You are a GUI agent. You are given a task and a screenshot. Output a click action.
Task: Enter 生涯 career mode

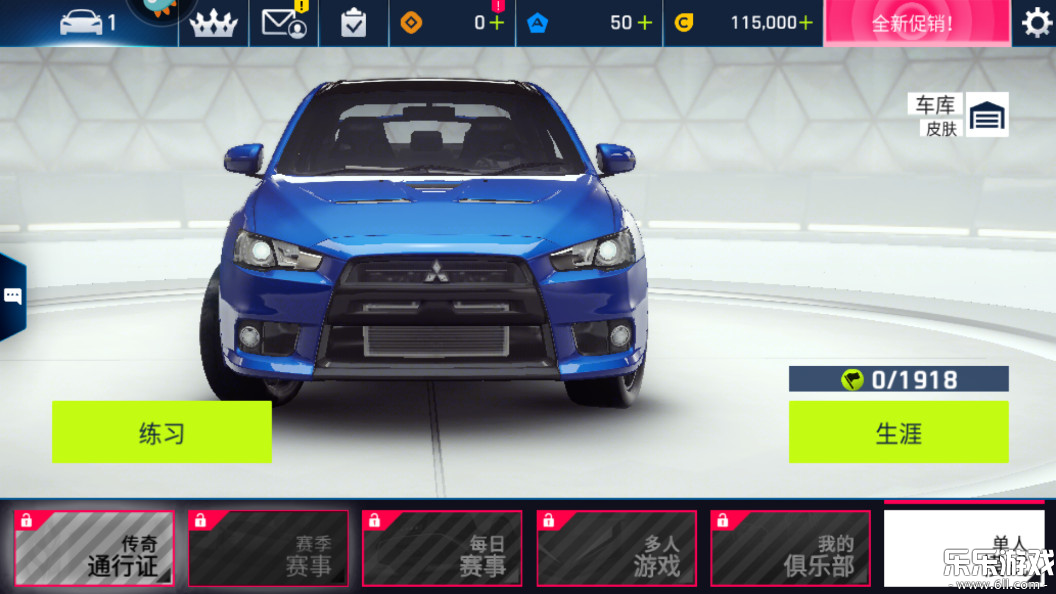click(x=898, y=432)
